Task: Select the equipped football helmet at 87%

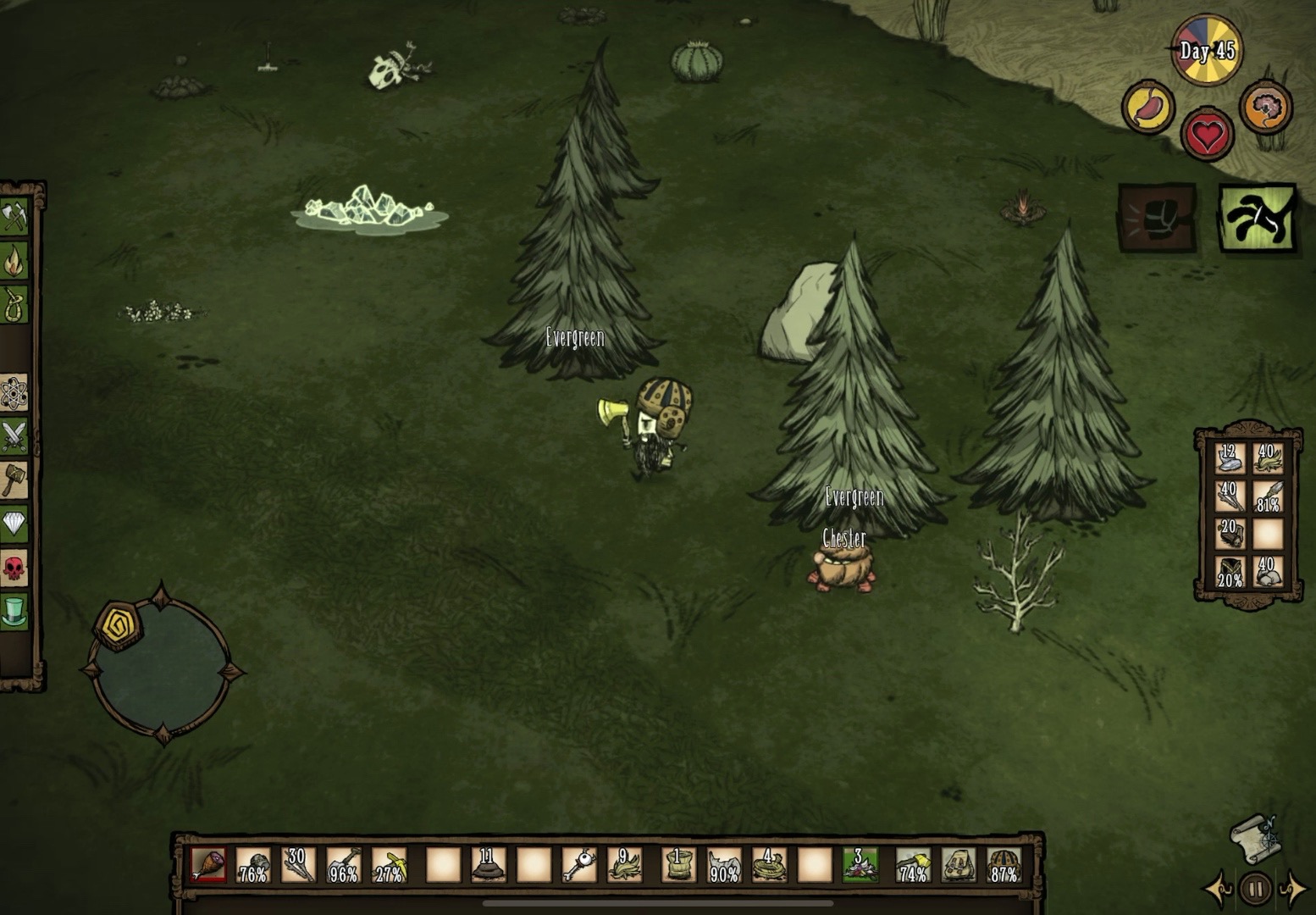Action: tap(1004, 865)
